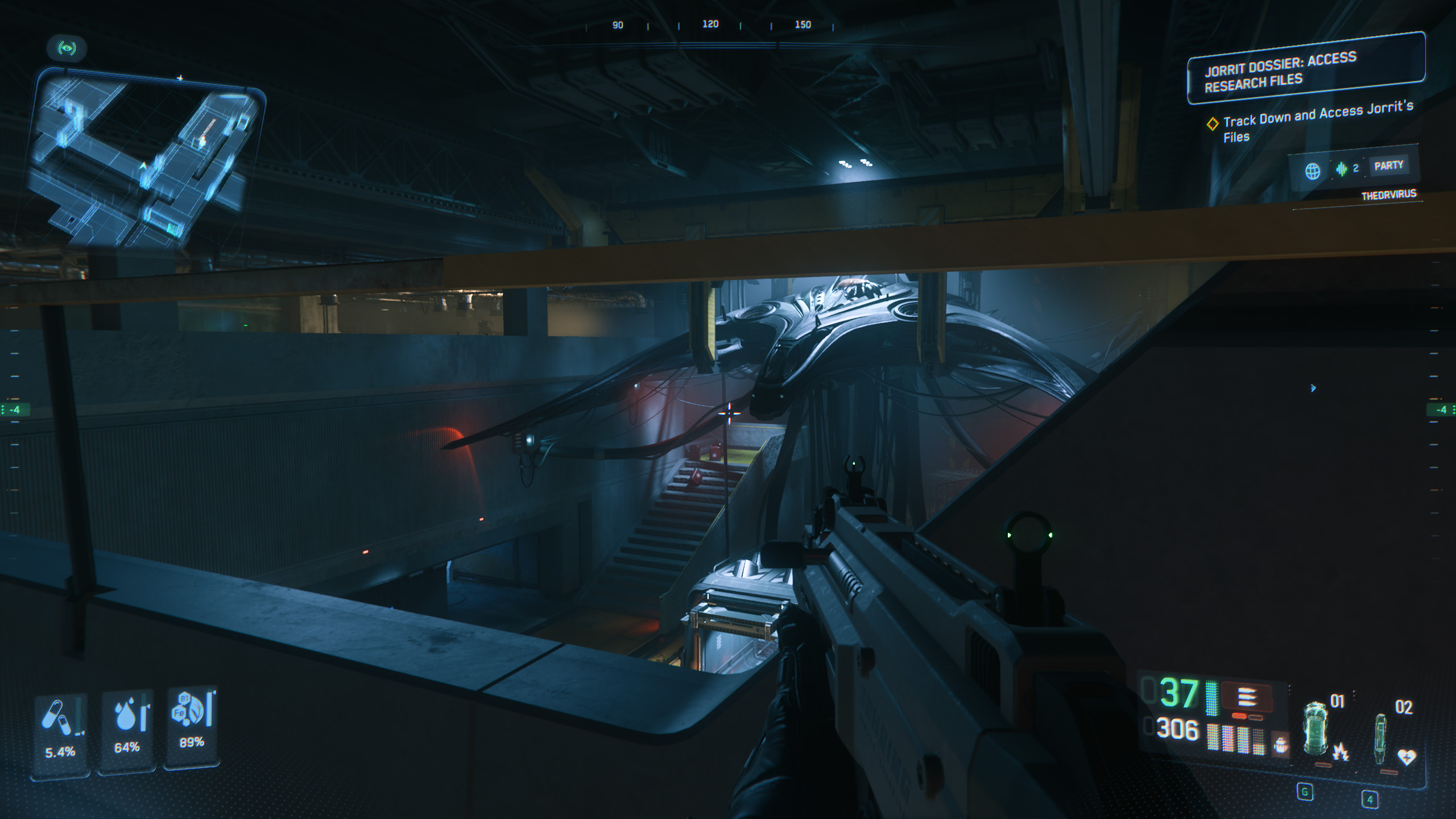
Task: Open the Jorrit Dossier mission tracker
Action: [1306, 69]
